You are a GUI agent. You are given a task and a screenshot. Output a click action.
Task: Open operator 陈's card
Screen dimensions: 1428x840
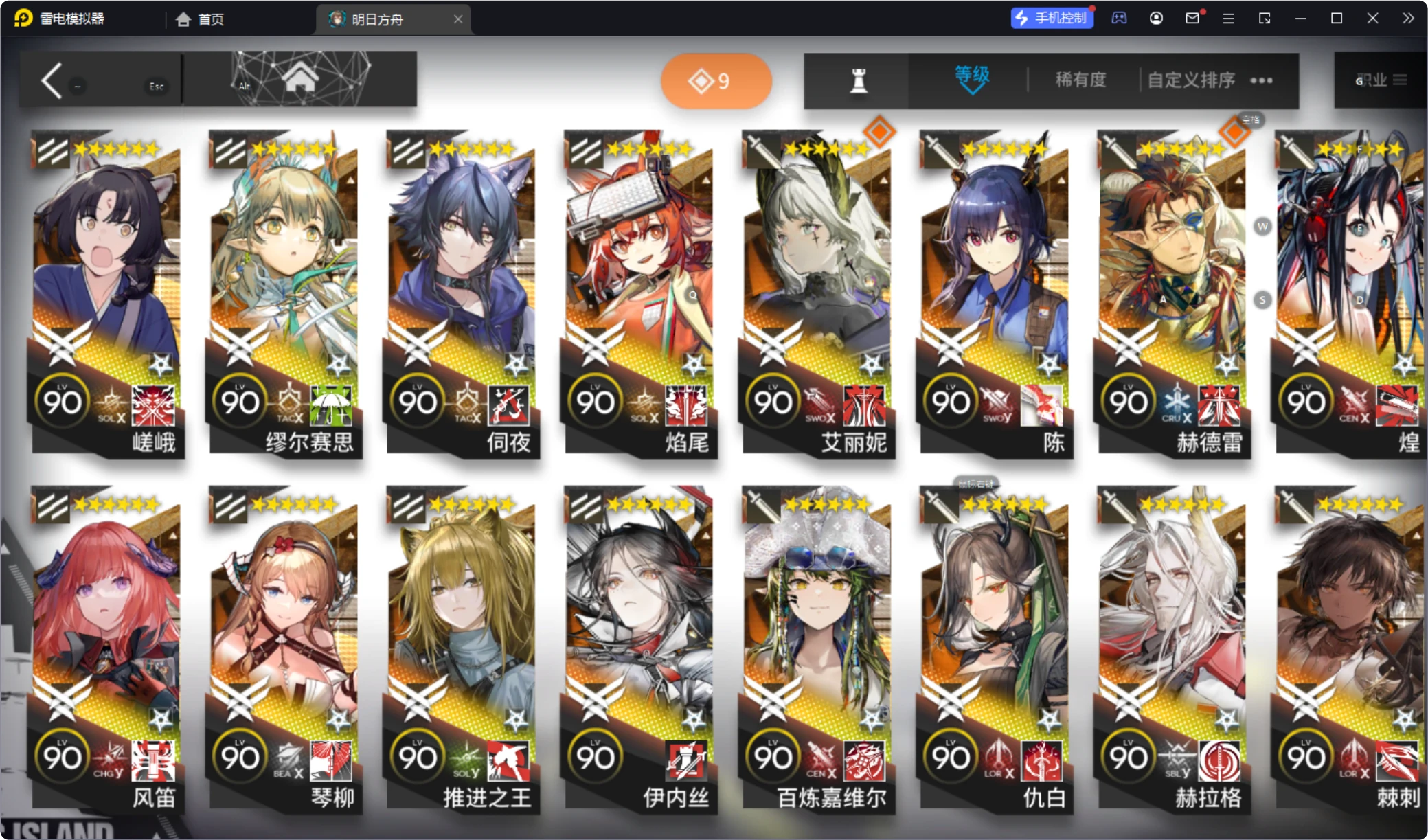[995, 288]
